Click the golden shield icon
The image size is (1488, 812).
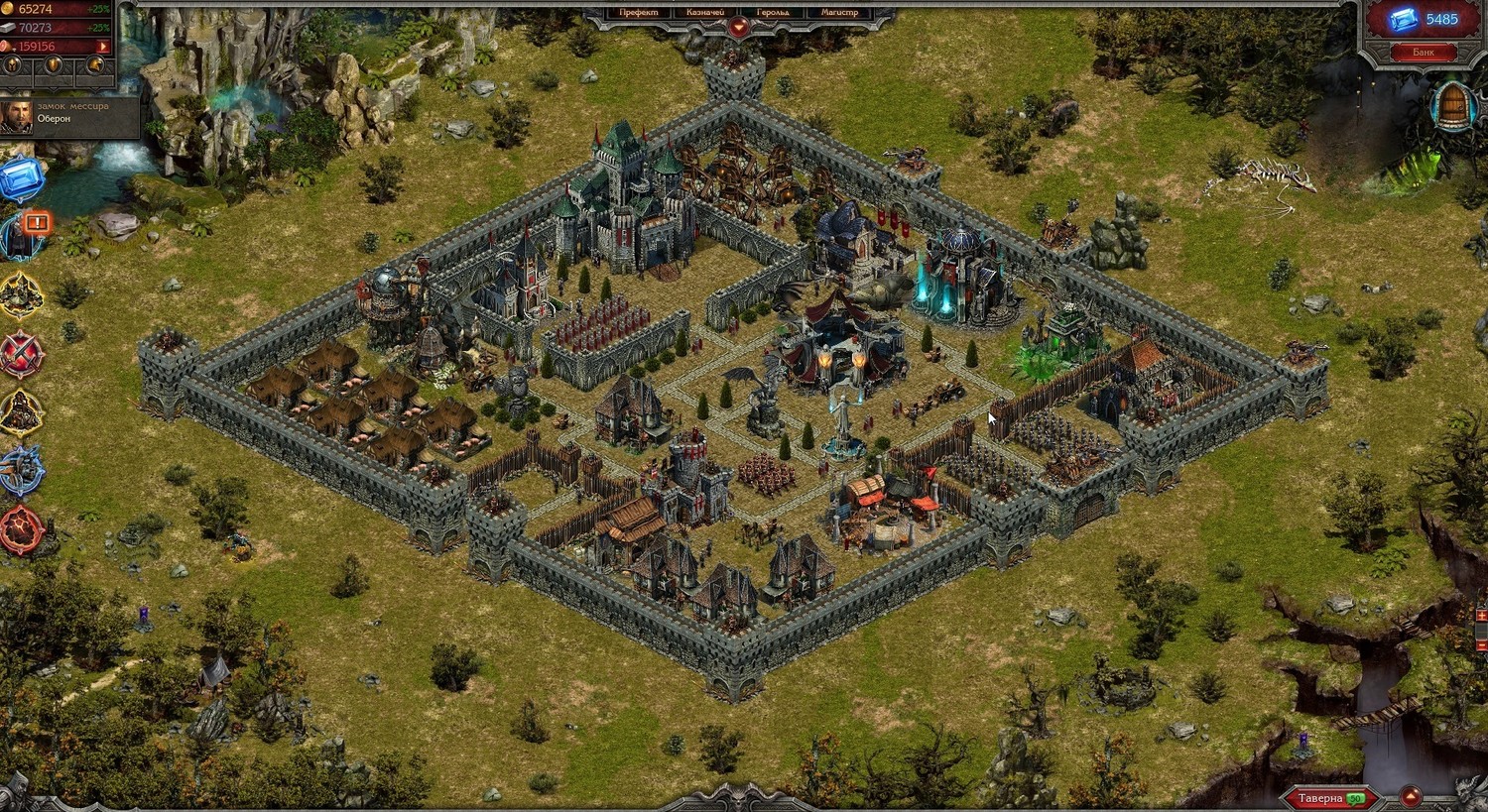[55, 65]
